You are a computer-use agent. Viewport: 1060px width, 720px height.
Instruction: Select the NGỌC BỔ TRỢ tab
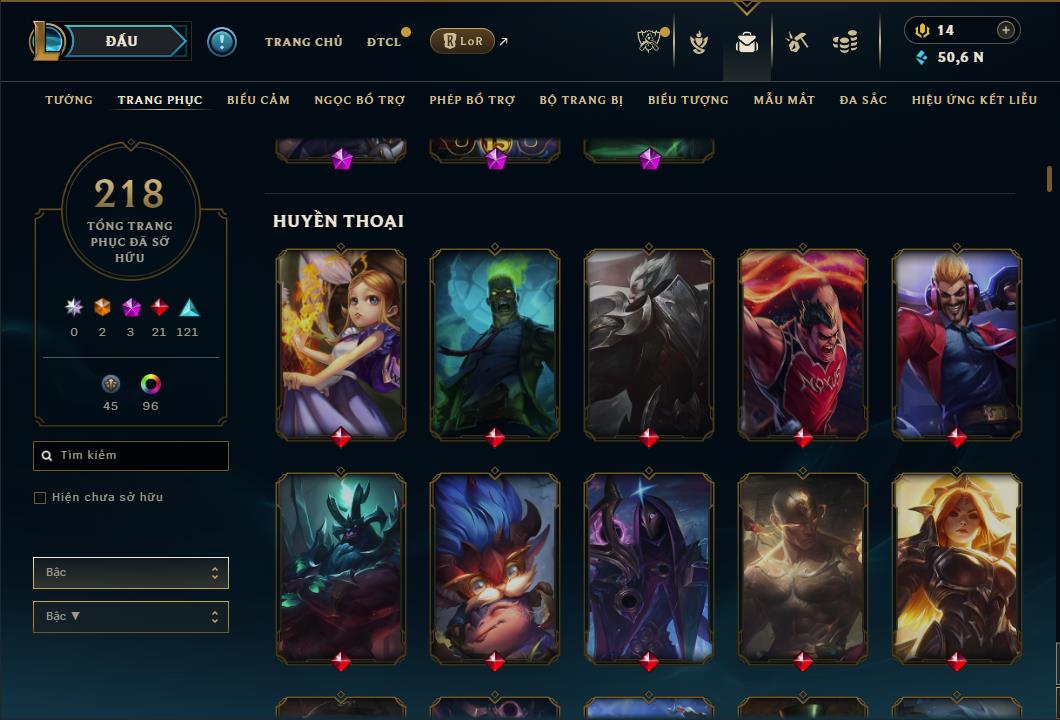click(359, 100)
